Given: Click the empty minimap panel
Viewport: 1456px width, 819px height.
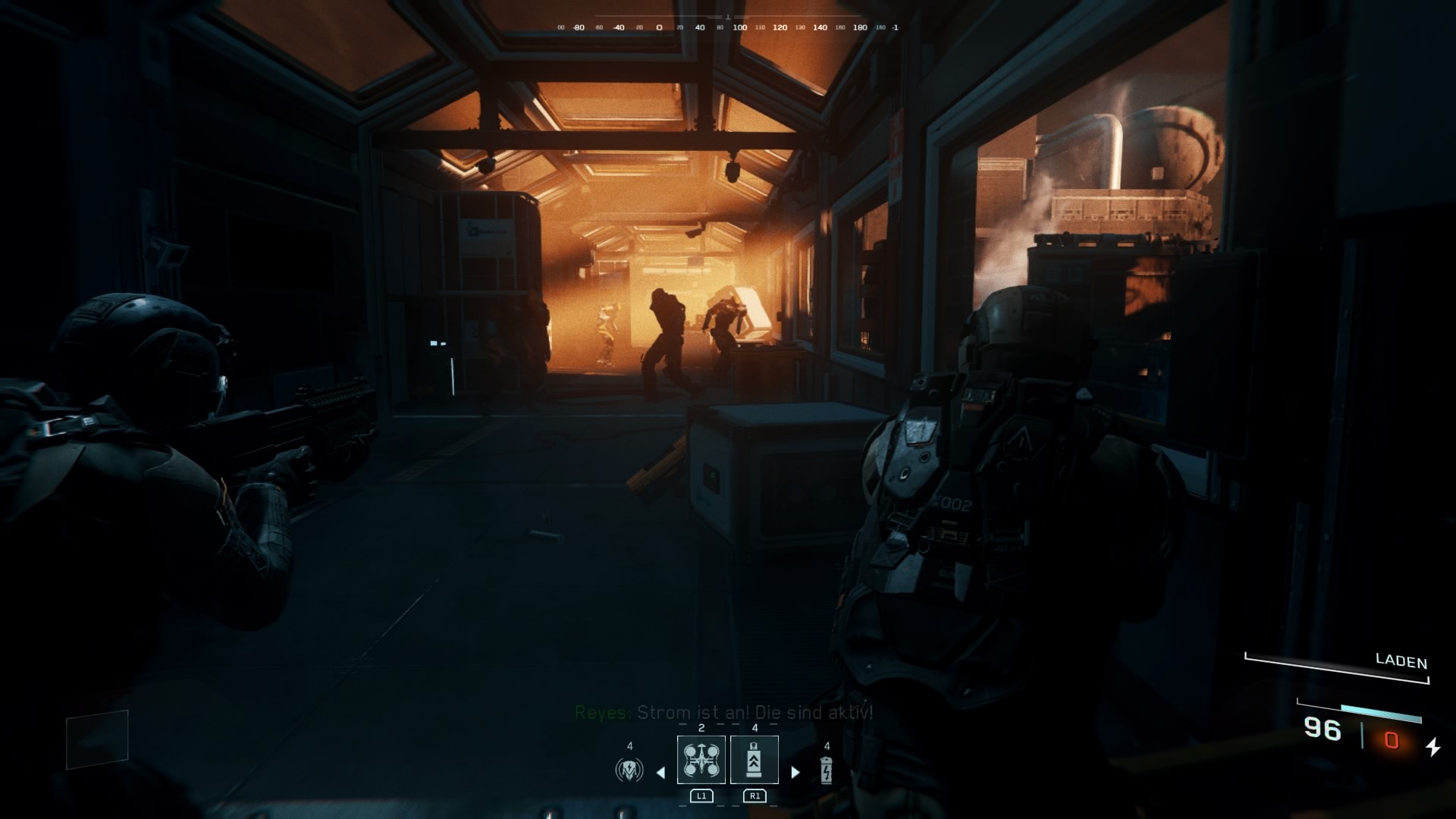Looking at the screenshot, I should (97, 739).
